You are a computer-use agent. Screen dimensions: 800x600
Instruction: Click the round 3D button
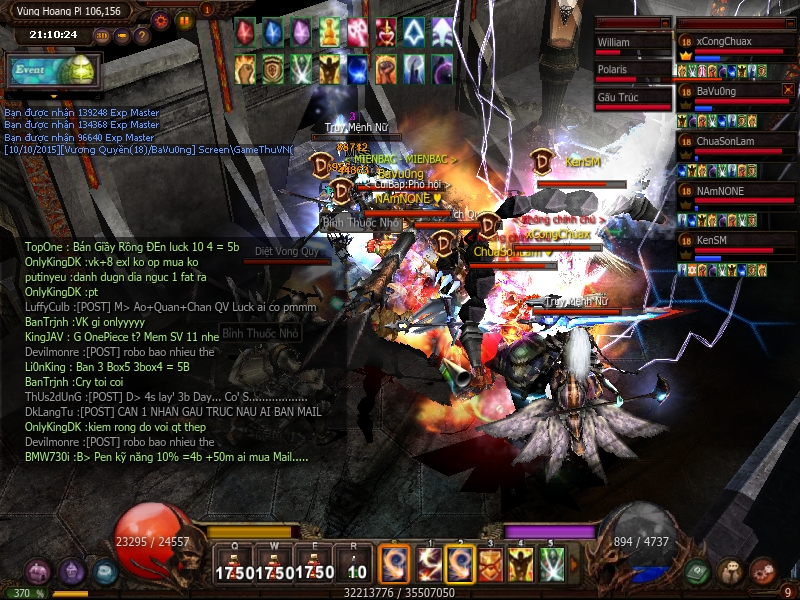102,36
